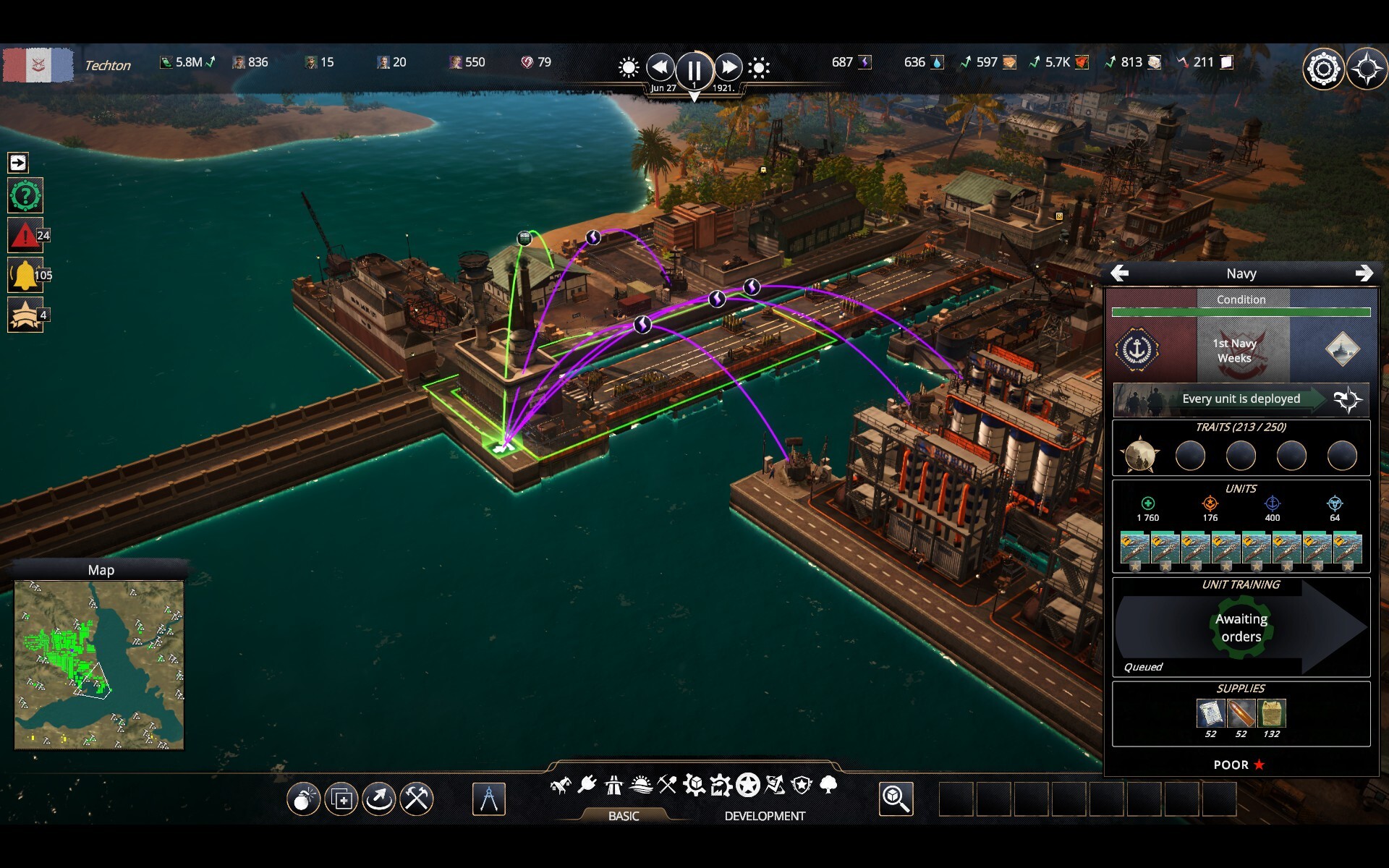Open the yellow bell notifications

[x=25, y=275]
